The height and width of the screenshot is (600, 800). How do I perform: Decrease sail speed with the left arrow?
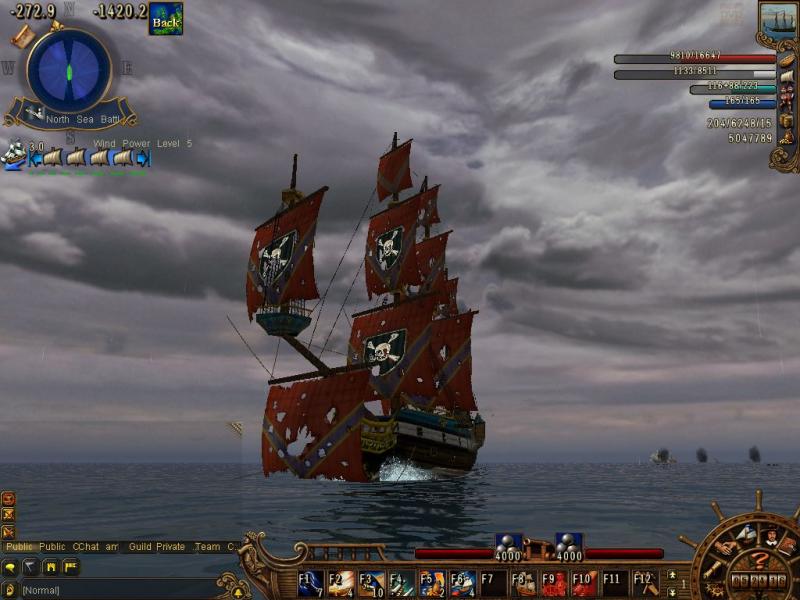(x=35, y=157)
